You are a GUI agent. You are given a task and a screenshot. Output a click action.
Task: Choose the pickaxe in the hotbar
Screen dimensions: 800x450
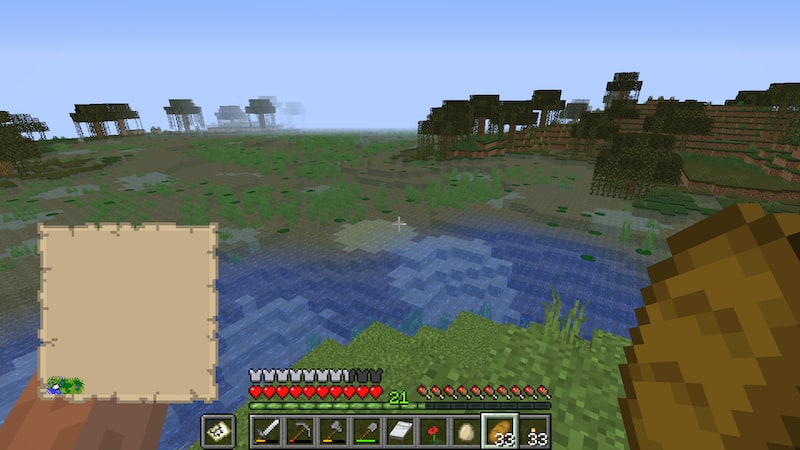[300, 431]
